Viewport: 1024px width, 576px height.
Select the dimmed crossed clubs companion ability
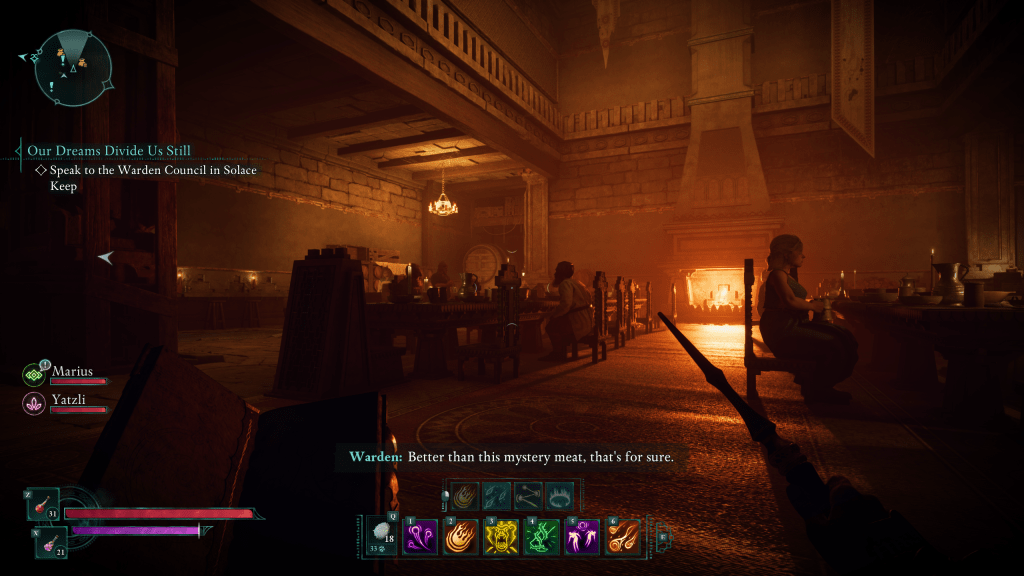pyautogui.click(x=529, y=496)
